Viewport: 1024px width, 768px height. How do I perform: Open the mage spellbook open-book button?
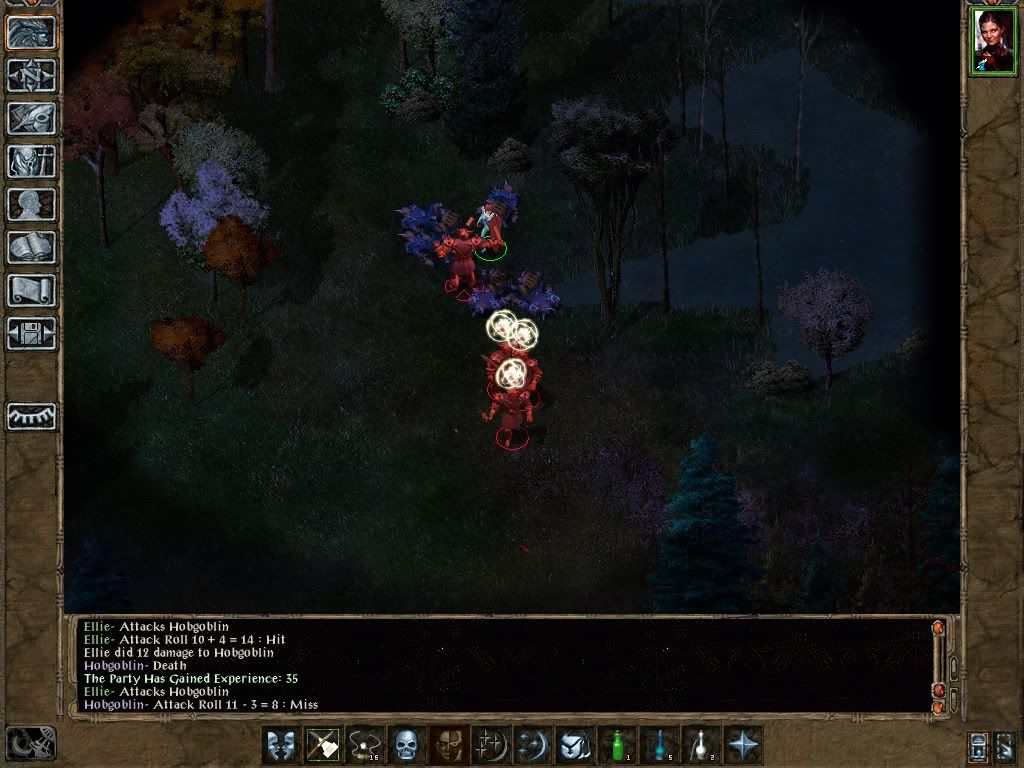(x=31, y=247)
